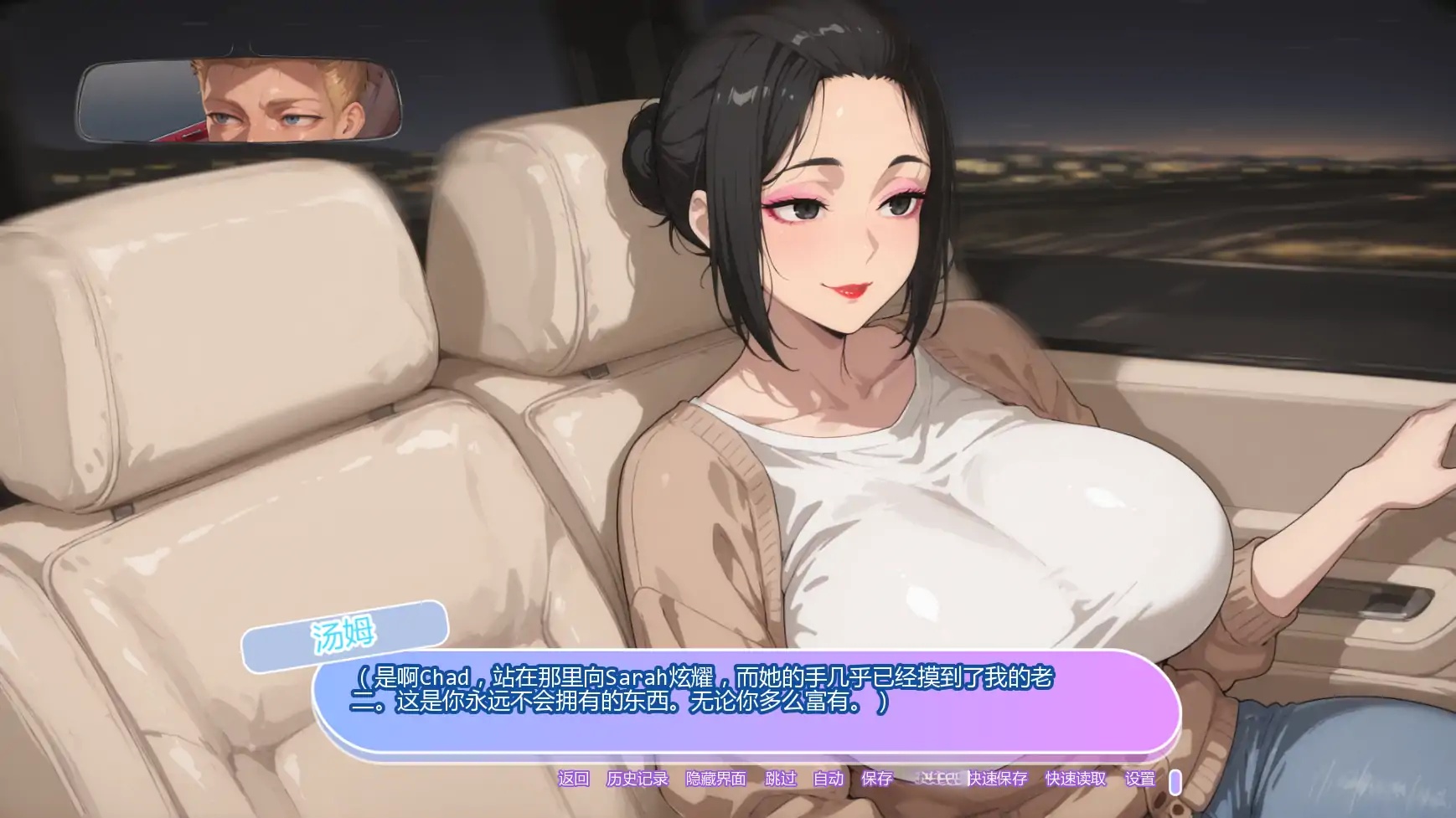Load via 快速读取 quick load
This screenshot has width=1456, height=818.
point(1077,779)
